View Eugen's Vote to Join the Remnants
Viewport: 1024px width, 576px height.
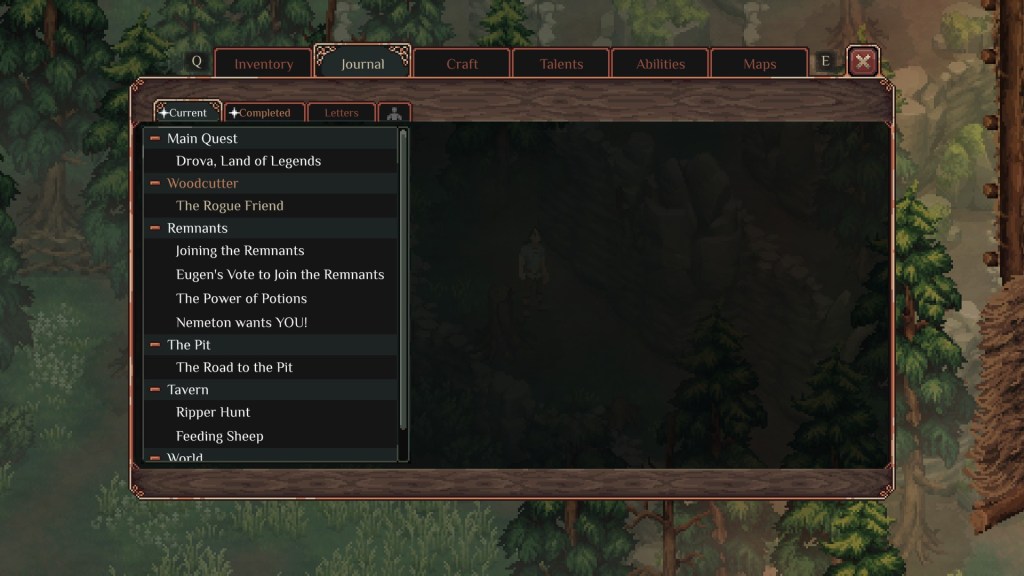280,275
